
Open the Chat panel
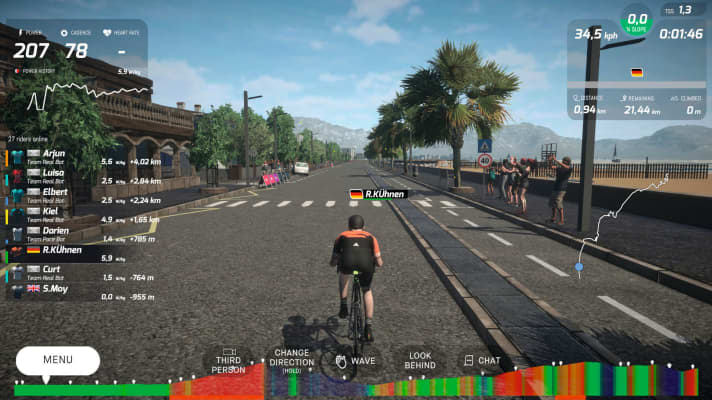[480, 361]
